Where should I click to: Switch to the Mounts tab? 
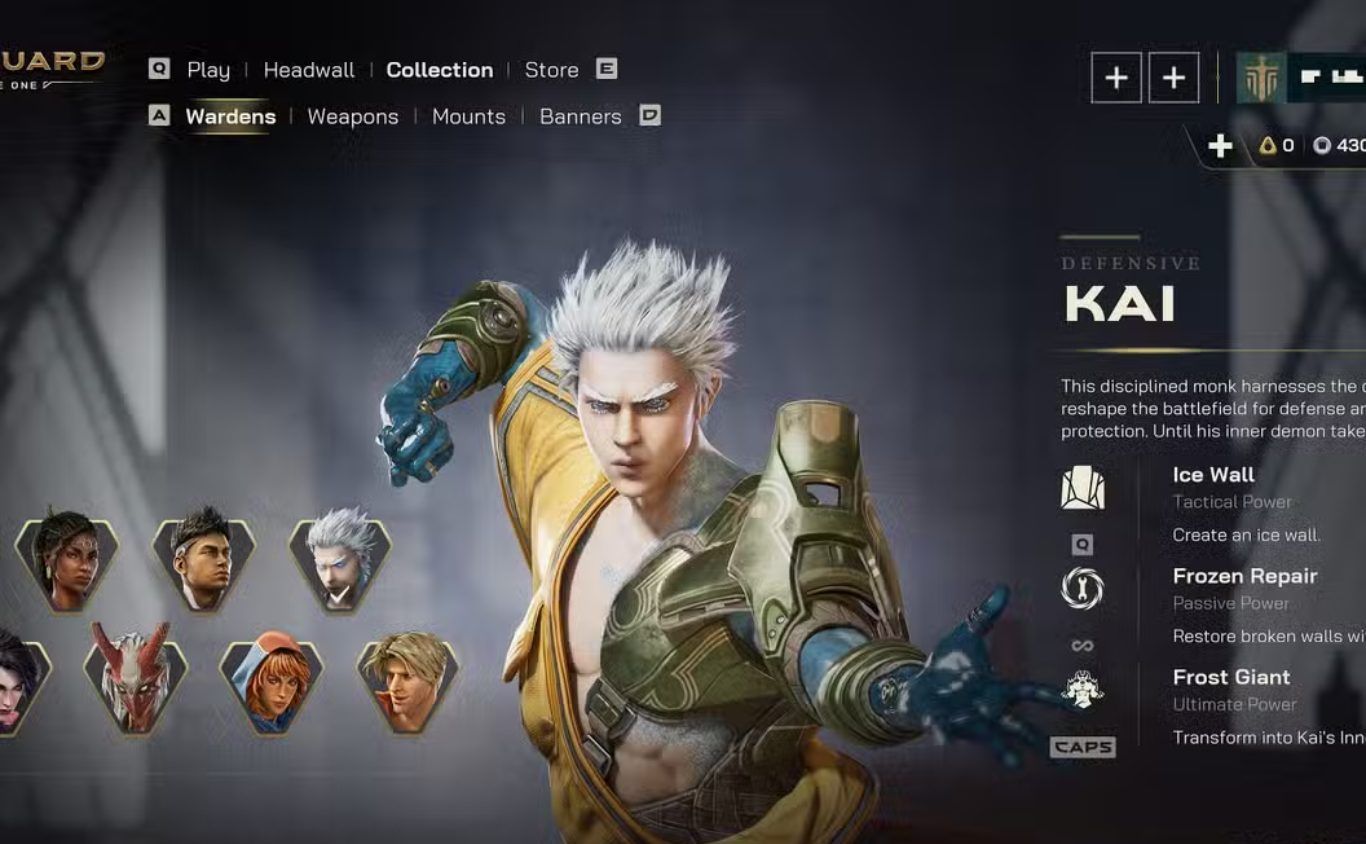tap(468, 117)
